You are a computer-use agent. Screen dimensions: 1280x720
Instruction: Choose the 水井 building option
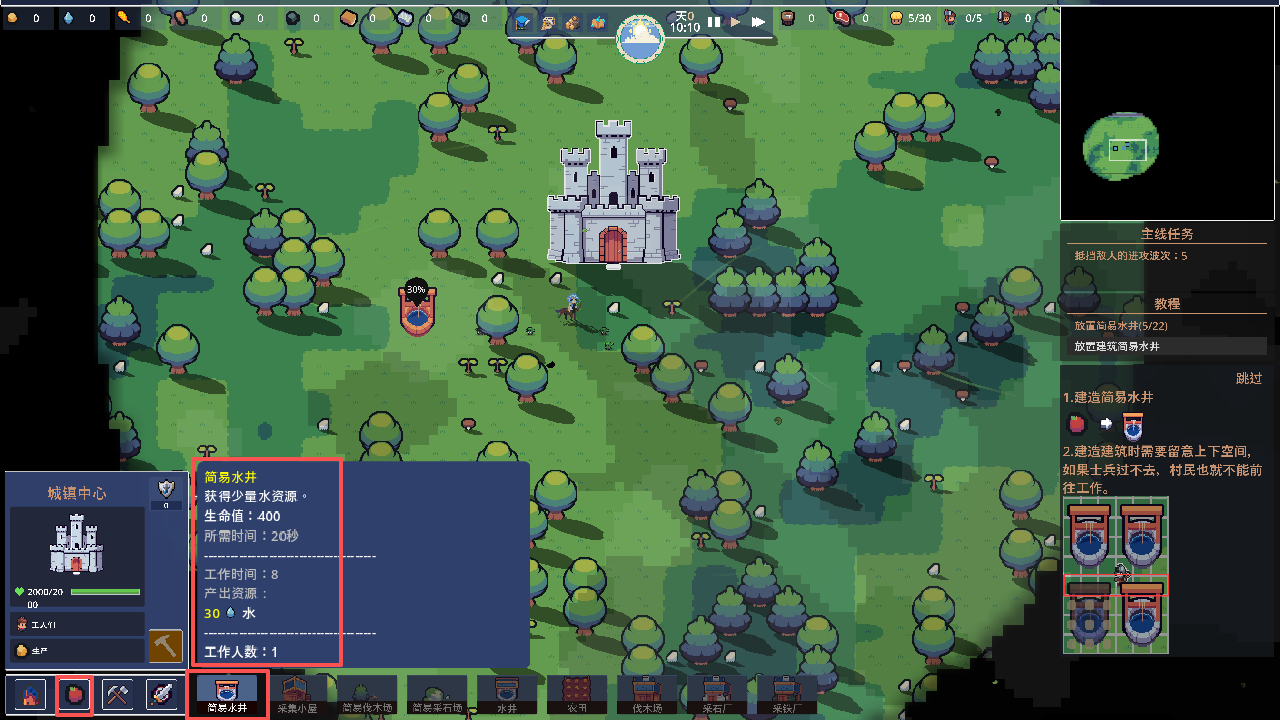(x=507, y=694)
